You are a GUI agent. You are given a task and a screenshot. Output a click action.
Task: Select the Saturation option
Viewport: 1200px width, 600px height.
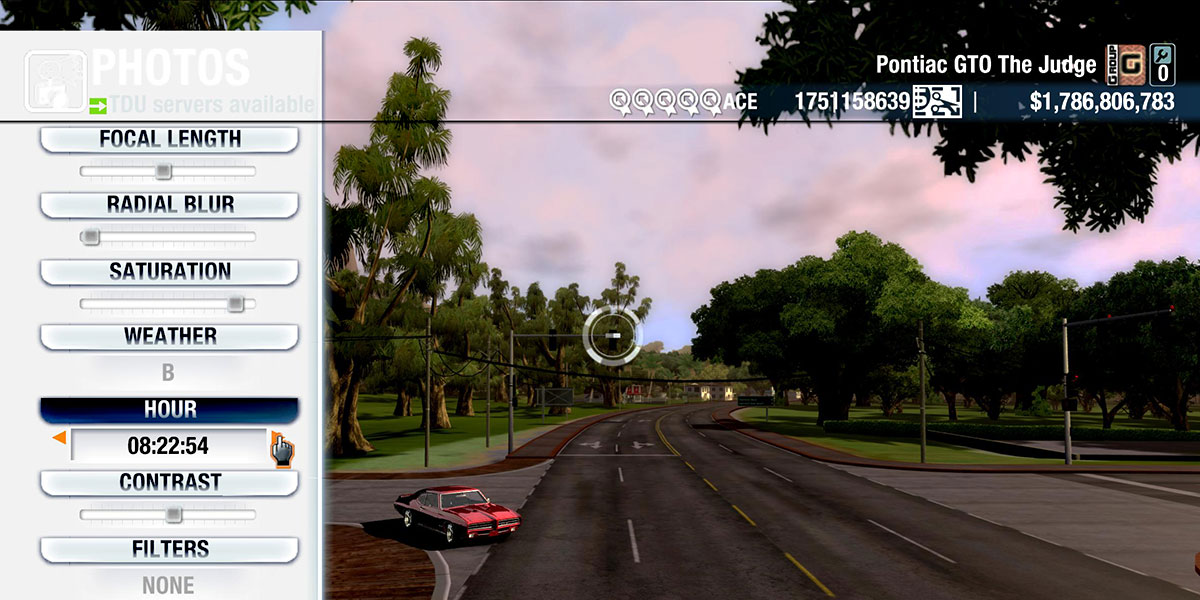pyautogui.click(x=169, y=272)
